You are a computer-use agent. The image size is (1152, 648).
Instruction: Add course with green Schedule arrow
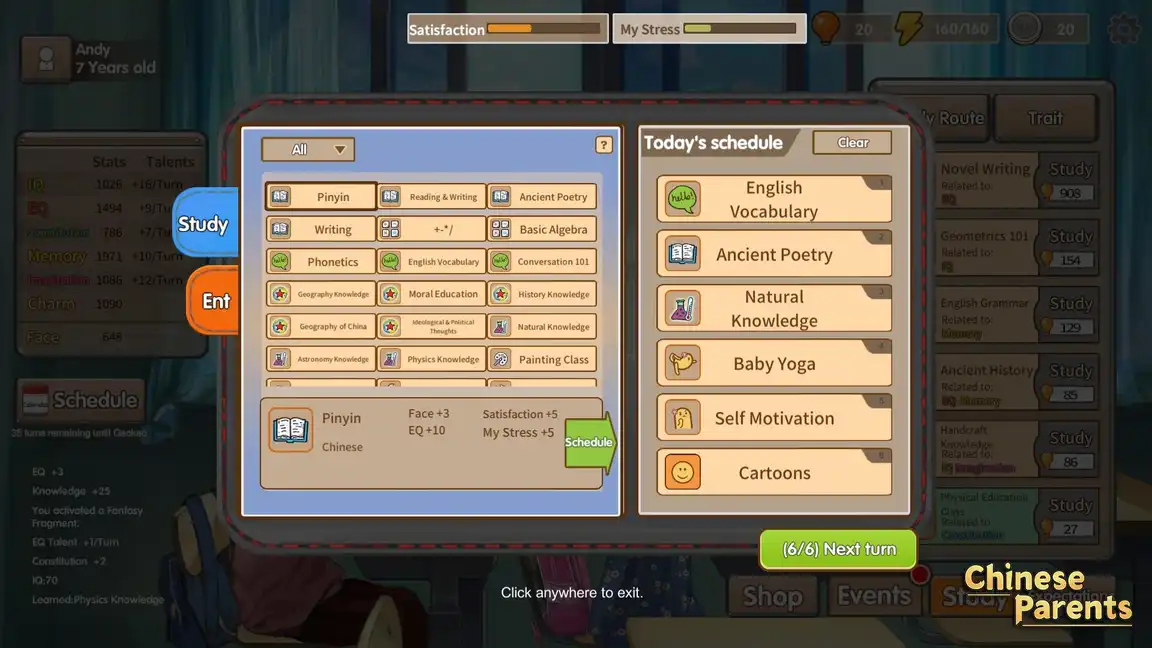590,442
